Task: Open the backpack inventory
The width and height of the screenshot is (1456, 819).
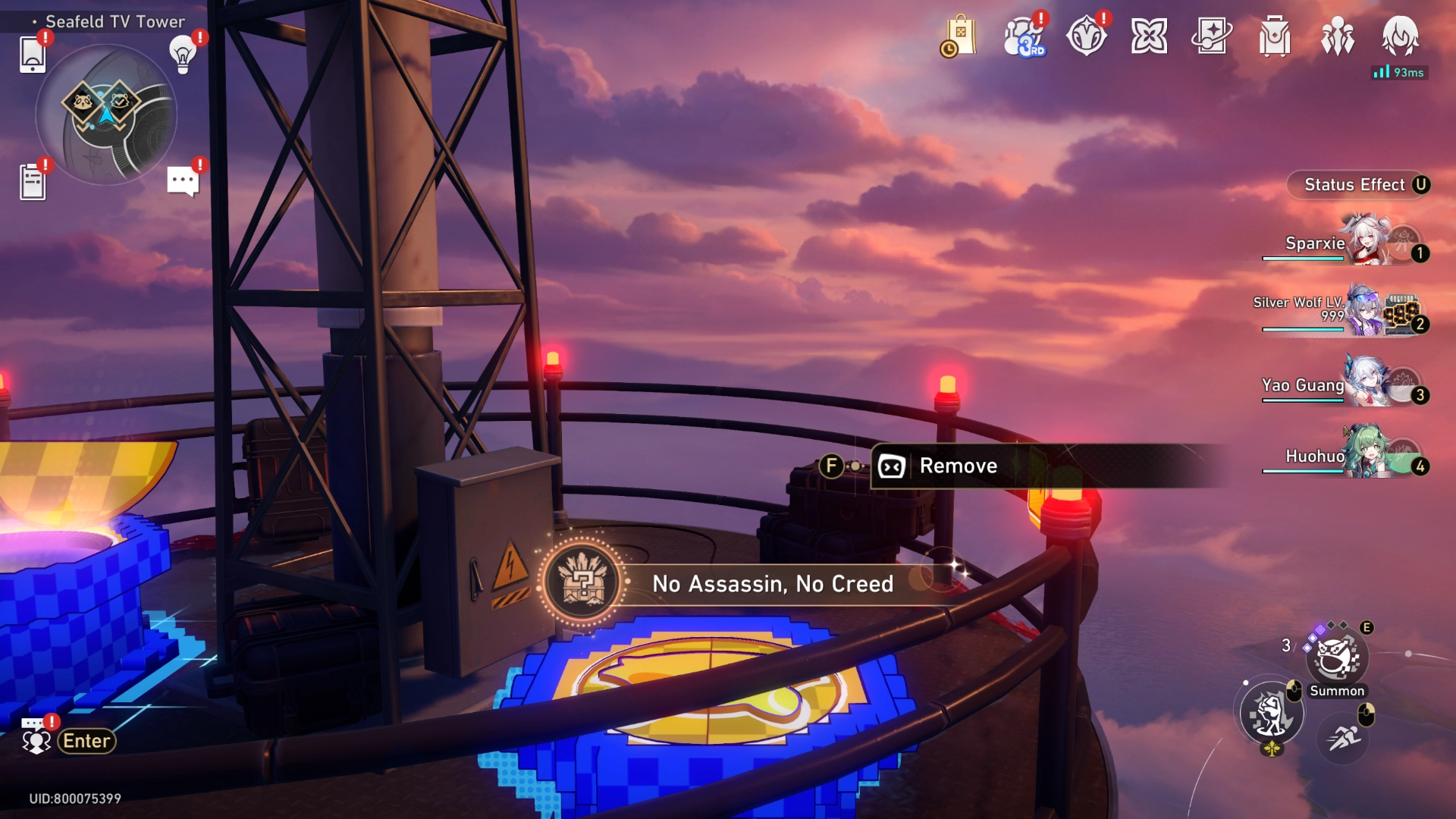Action: click(1275, 36)
